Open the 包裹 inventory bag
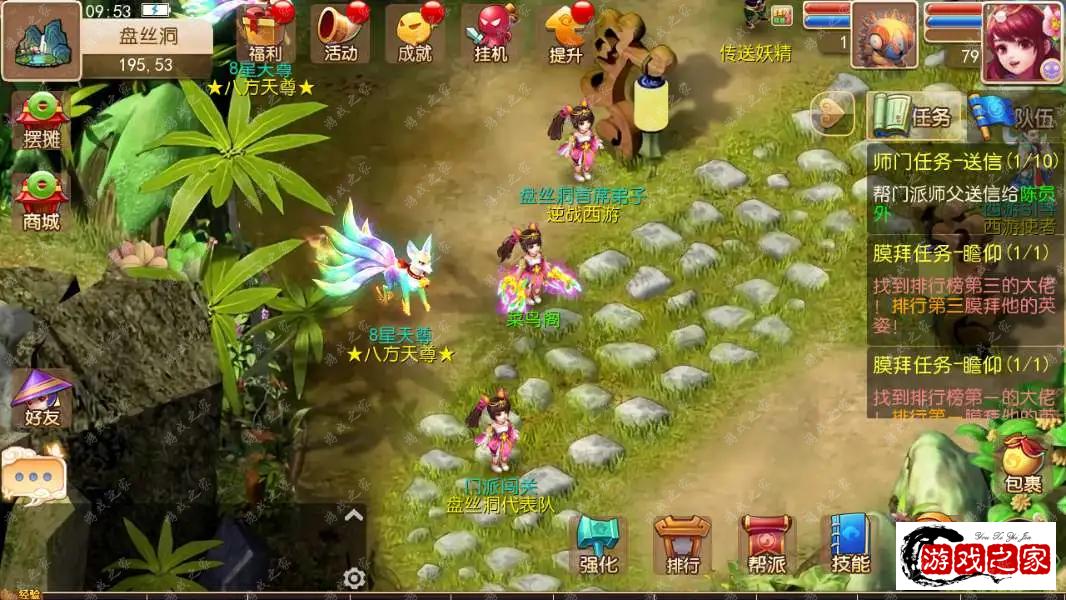 tap(1023, 465)
